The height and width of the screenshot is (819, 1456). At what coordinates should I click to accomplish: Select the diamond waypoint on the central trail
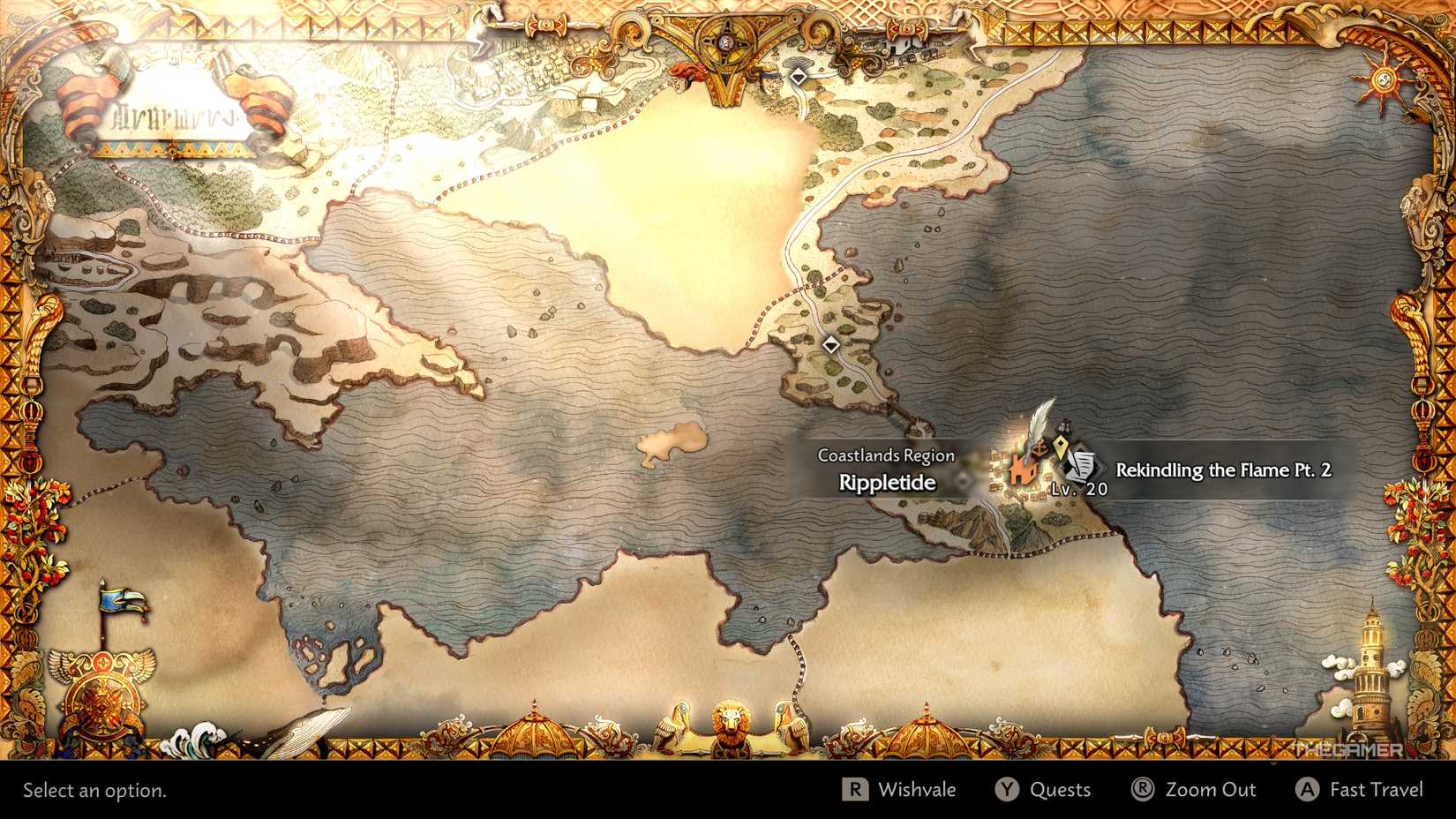830,345
